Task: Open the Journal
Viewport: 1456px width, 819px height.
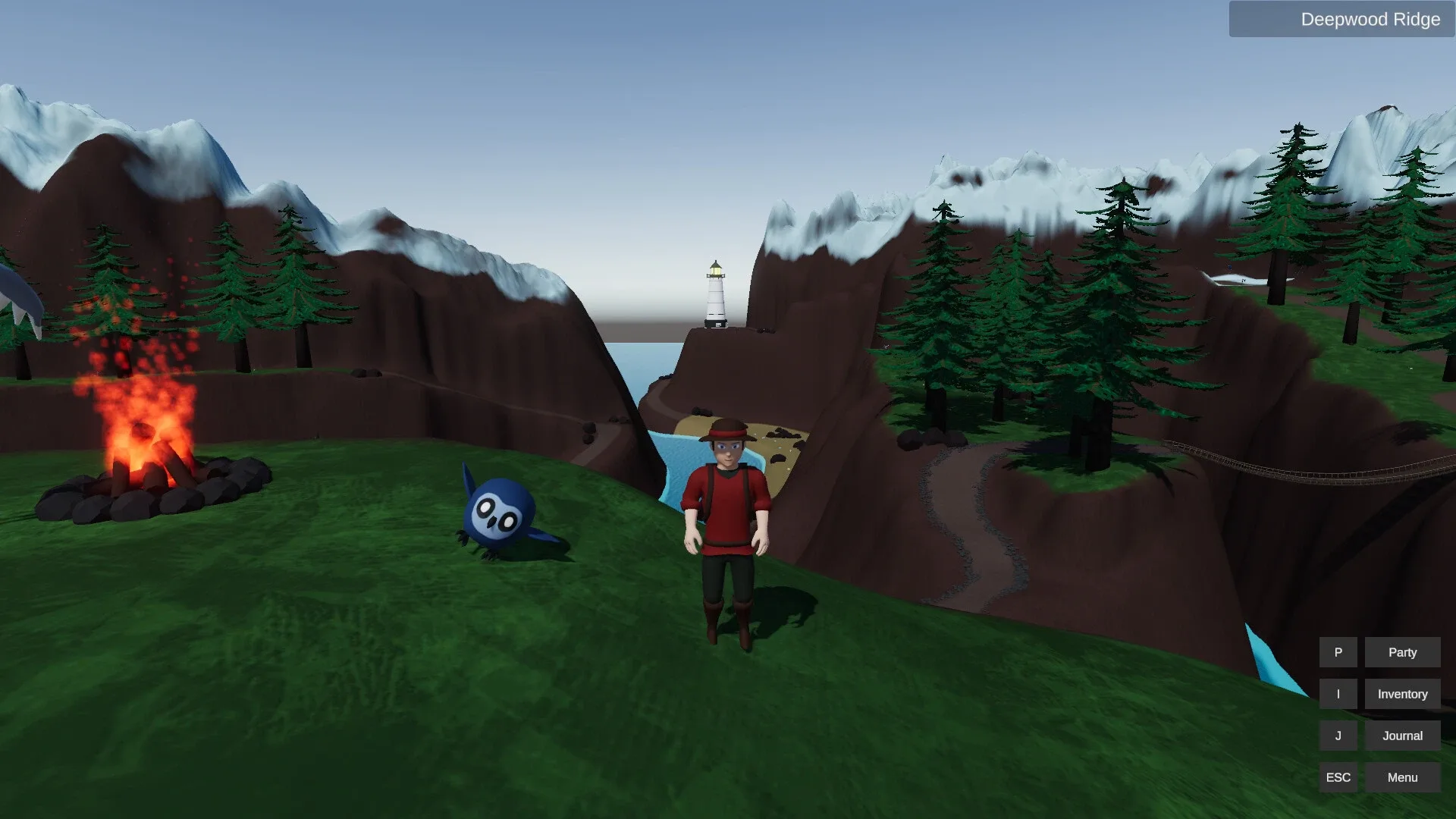Action: [x=1401, y=735]
